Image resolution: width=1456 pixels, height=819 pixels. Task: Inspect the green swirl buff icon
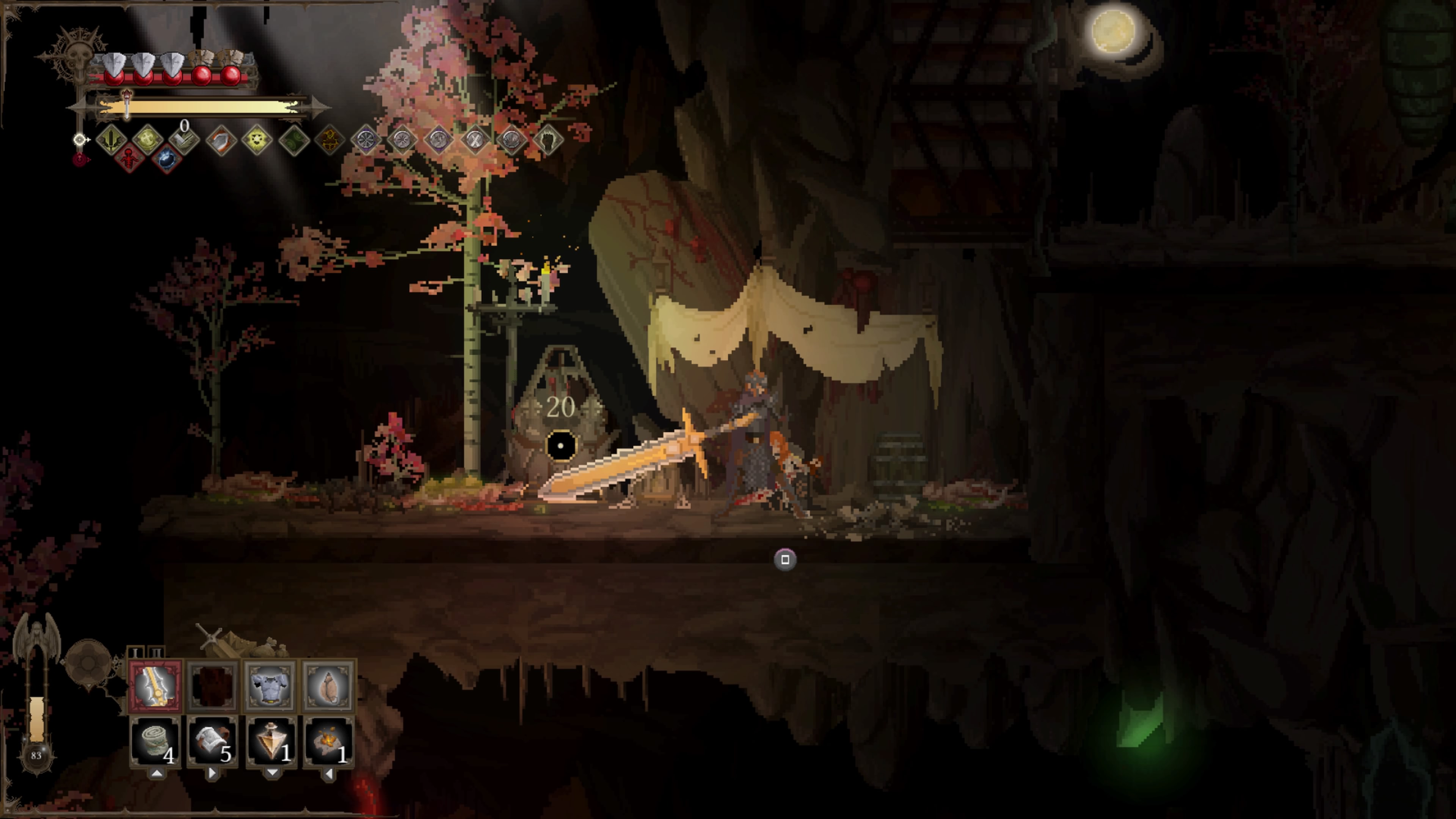(295, 139)
